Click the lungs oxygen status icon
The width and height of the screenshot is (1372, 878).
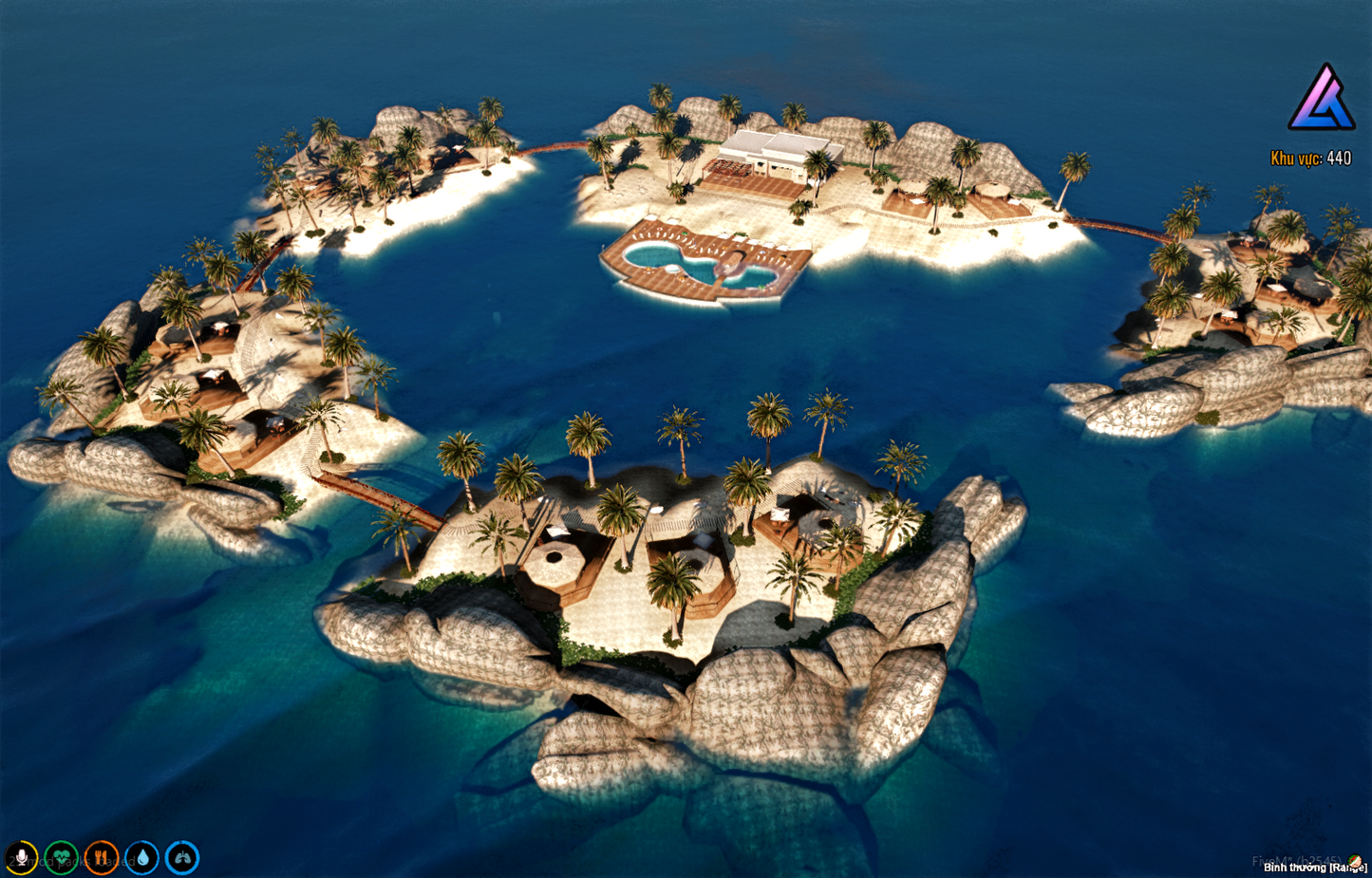(182, 858)
